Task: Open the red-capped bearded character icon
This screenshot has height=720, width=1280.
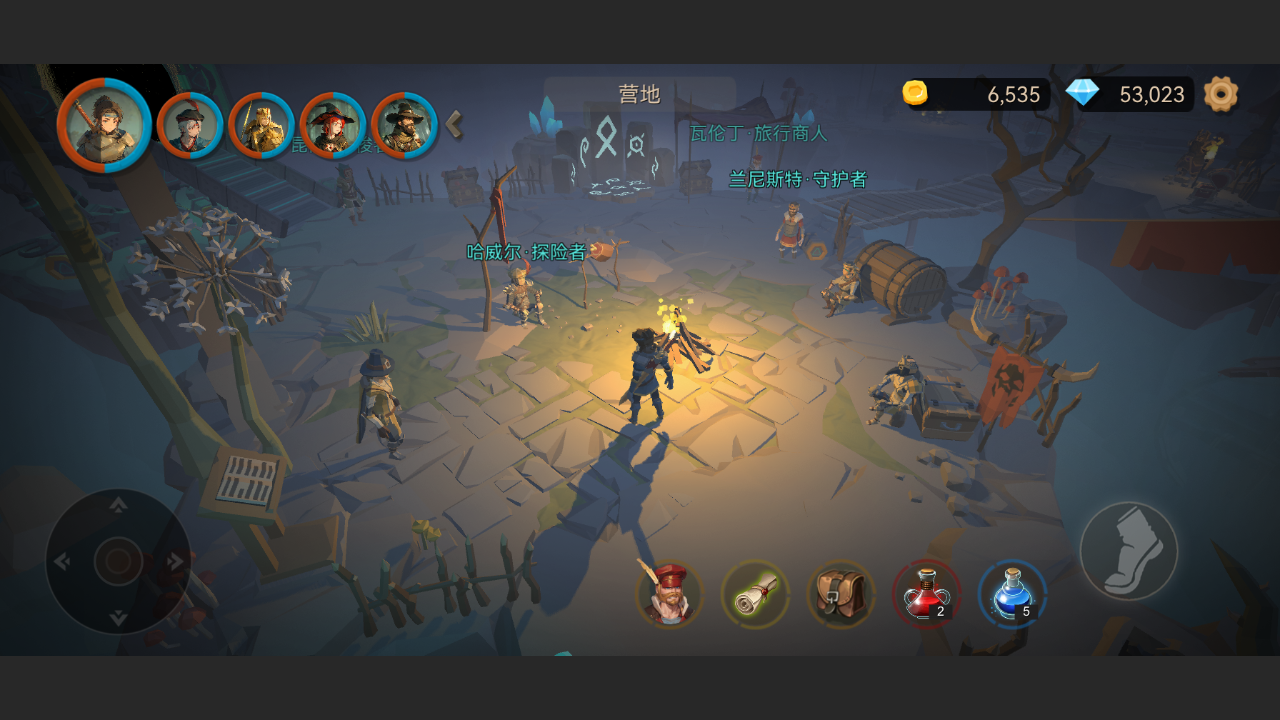Action: (669, 595)
